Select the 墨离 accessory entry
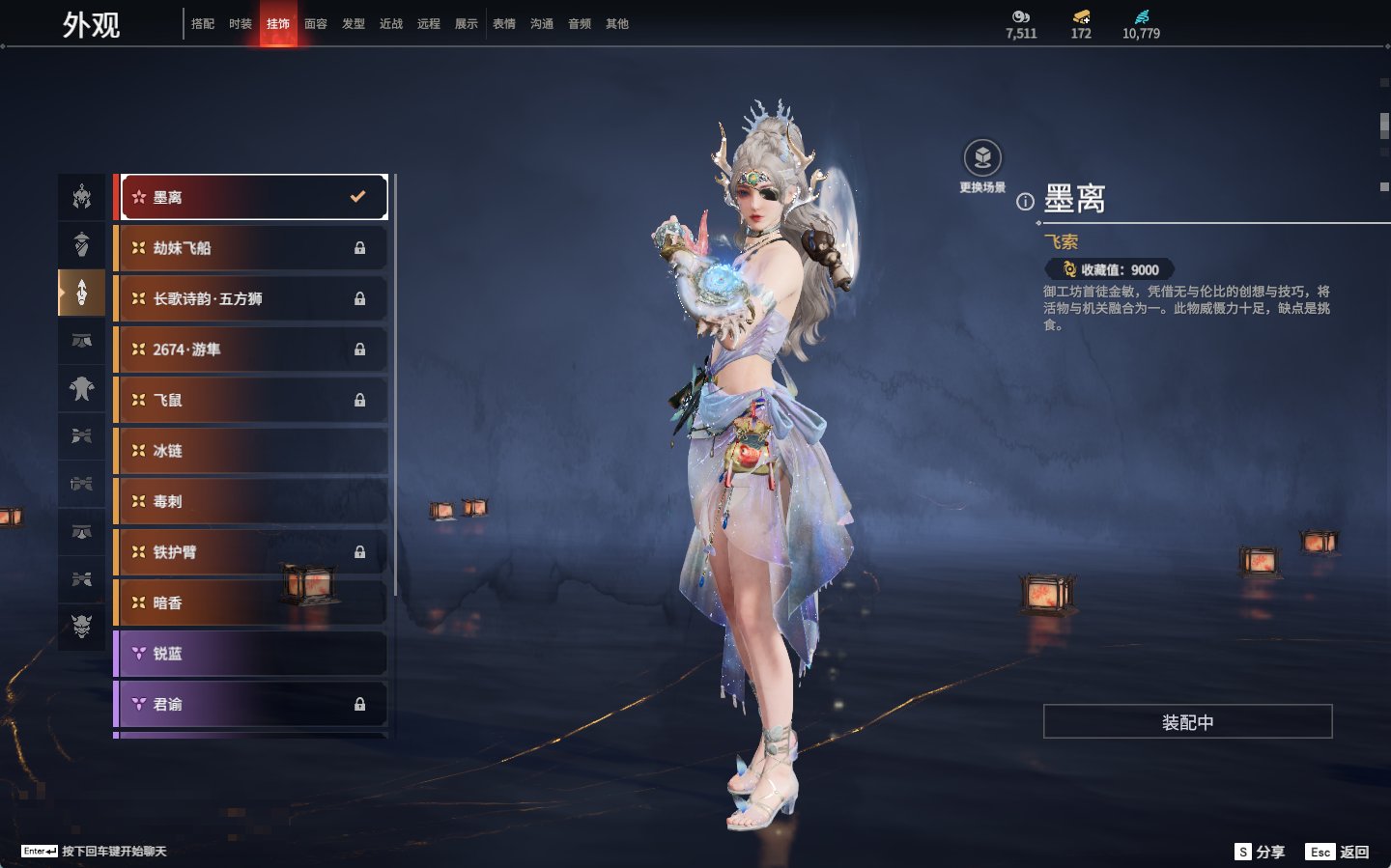1391x868 pixels. (253, 197)
